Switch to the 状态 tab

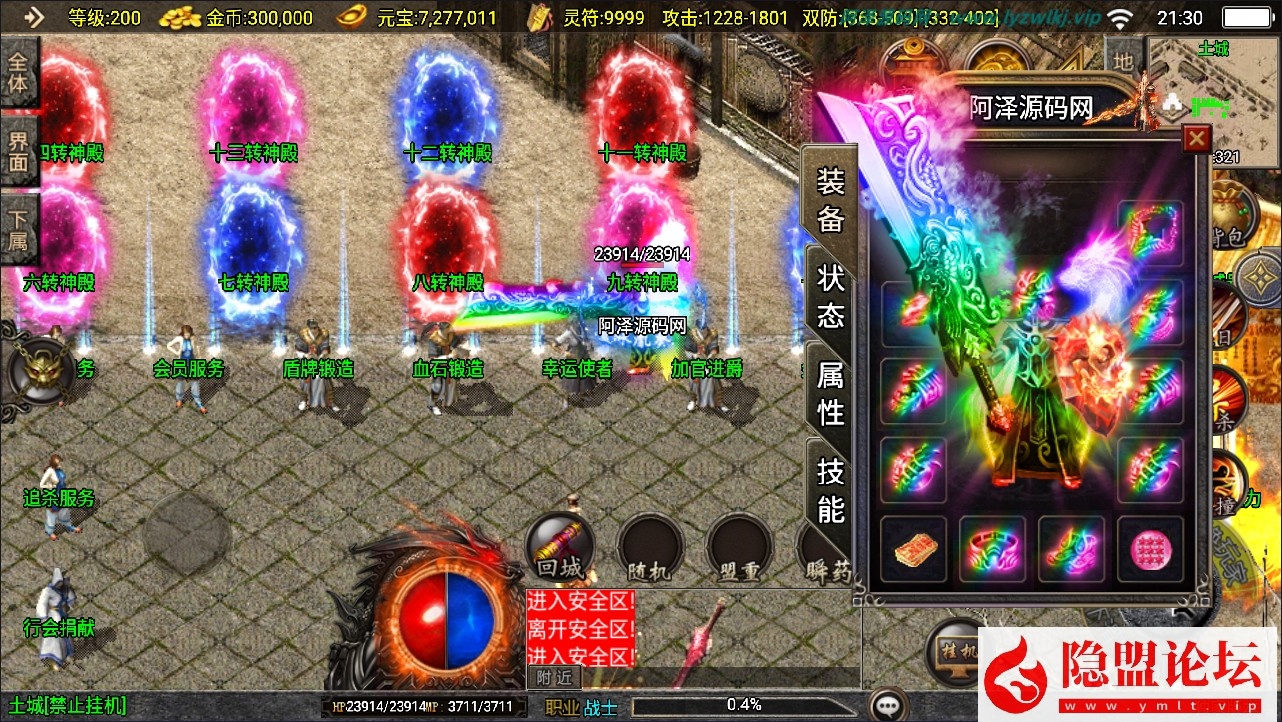[x=831, y=297]
